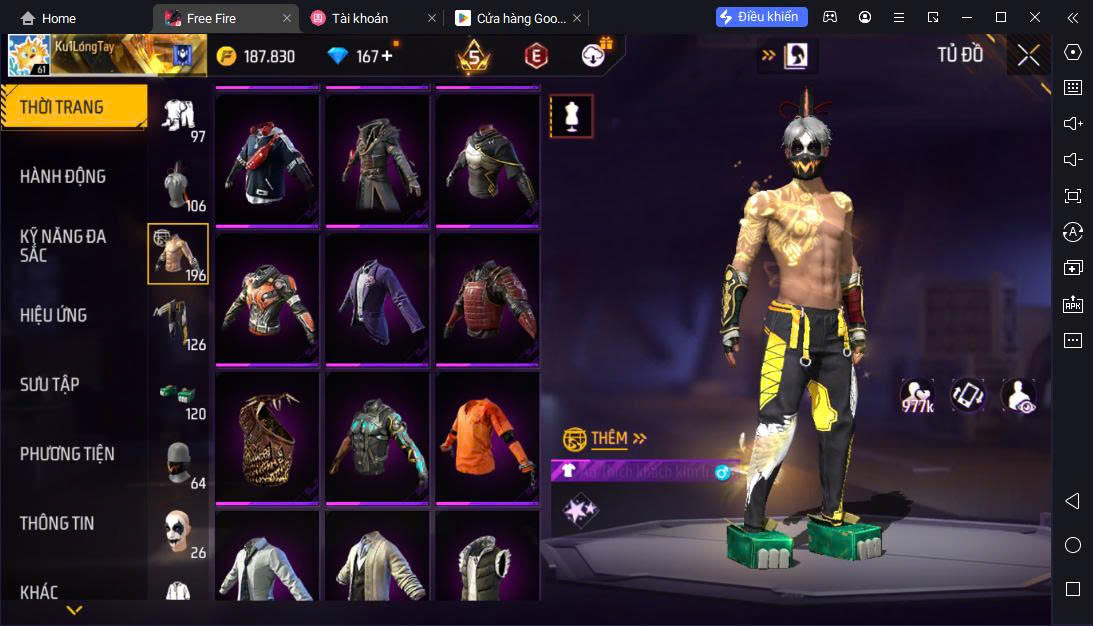The height and width of the screenshot is (626, 1093).
Task: Select the shoes subcategory showing 120
Action: [178, 398]
